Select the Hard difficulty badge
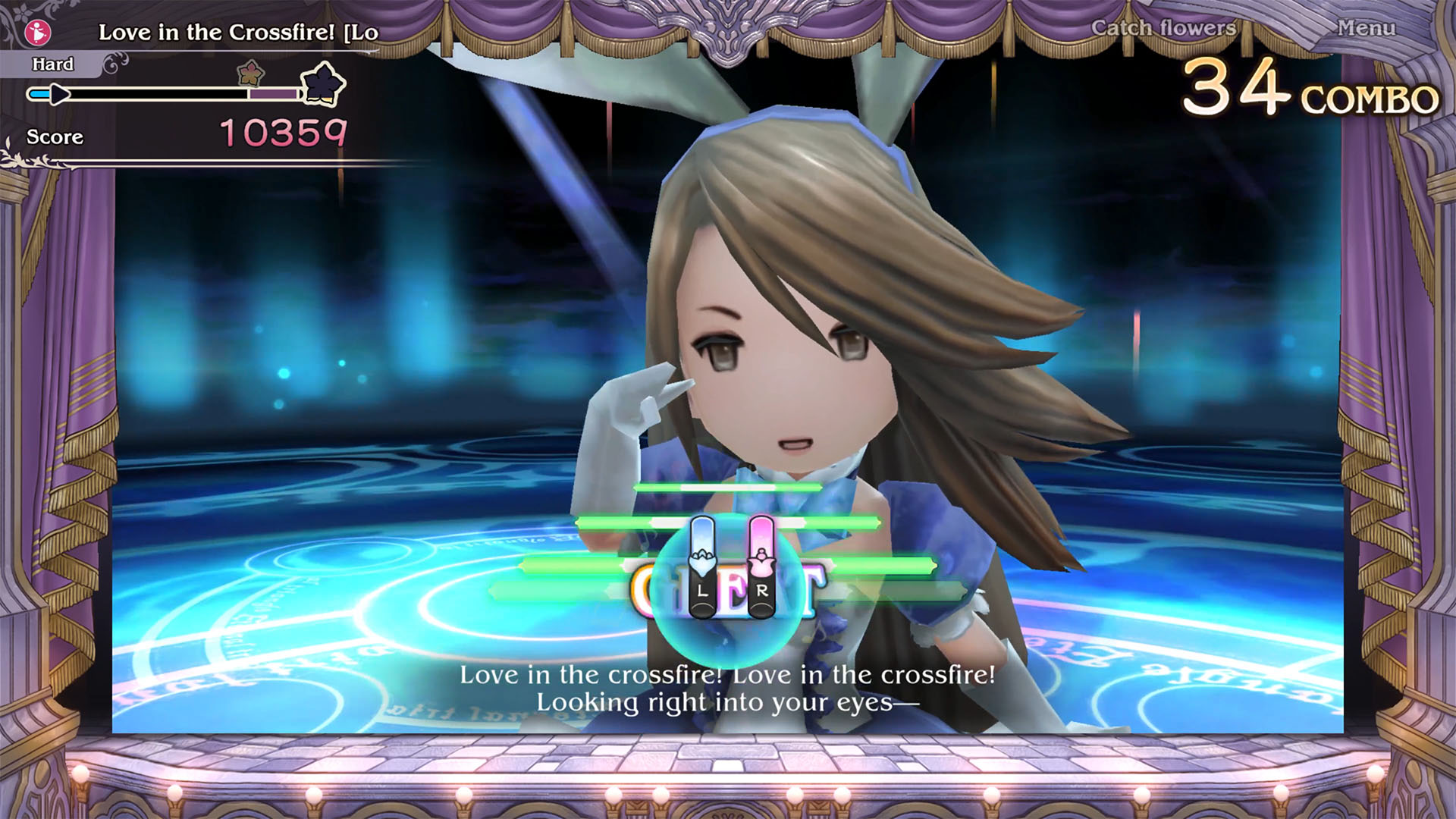 52,64
